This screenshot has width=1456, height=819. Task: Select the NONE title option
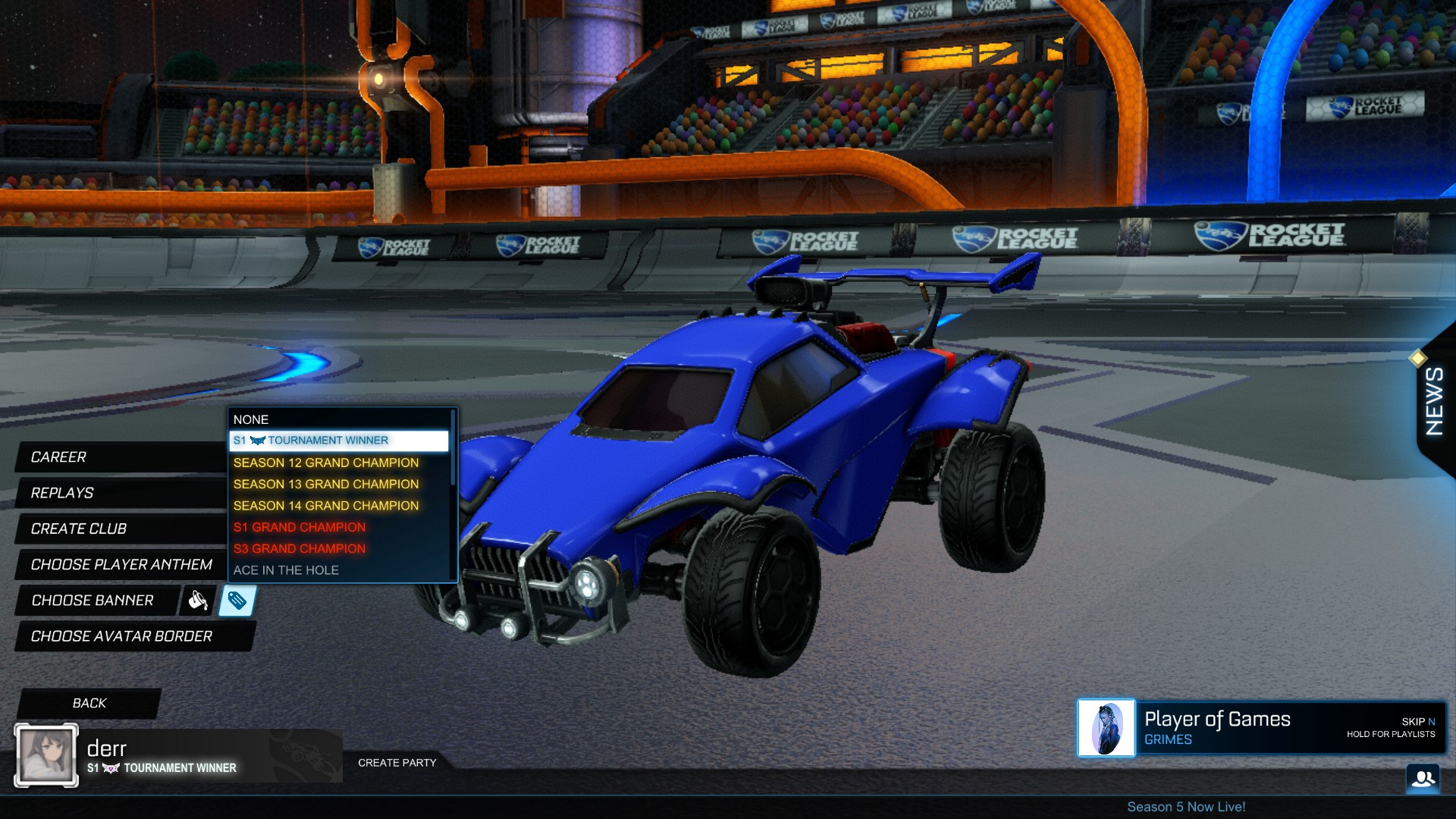252,419
